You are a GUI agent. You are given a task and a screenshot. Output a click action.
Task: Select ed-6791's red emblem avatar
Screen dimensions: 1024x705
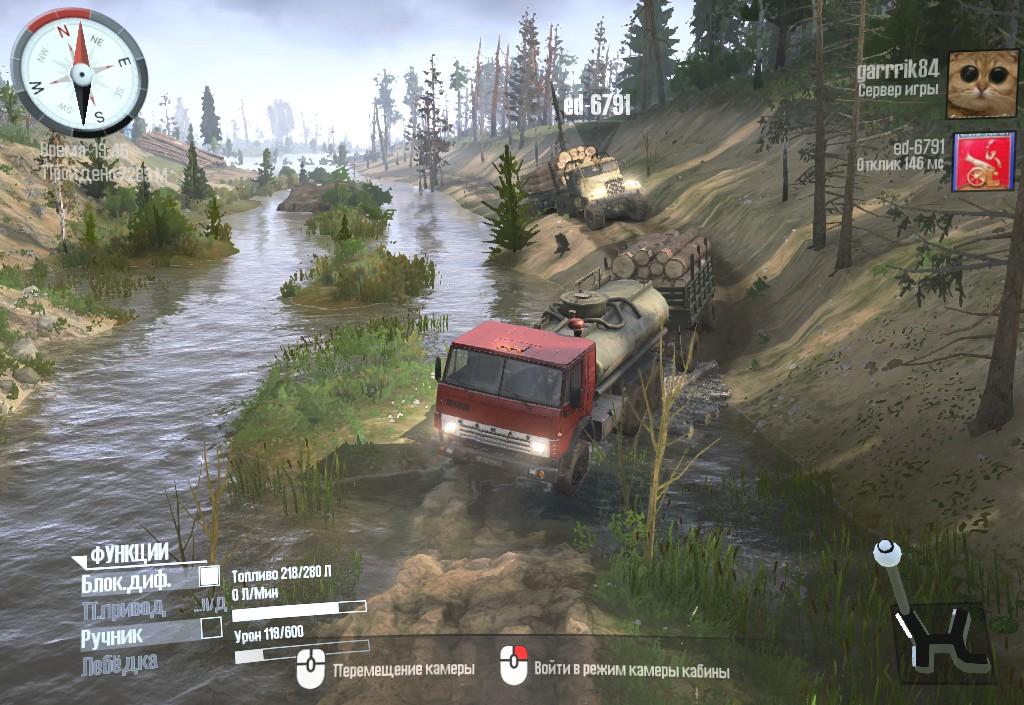[x=983, y=161]
